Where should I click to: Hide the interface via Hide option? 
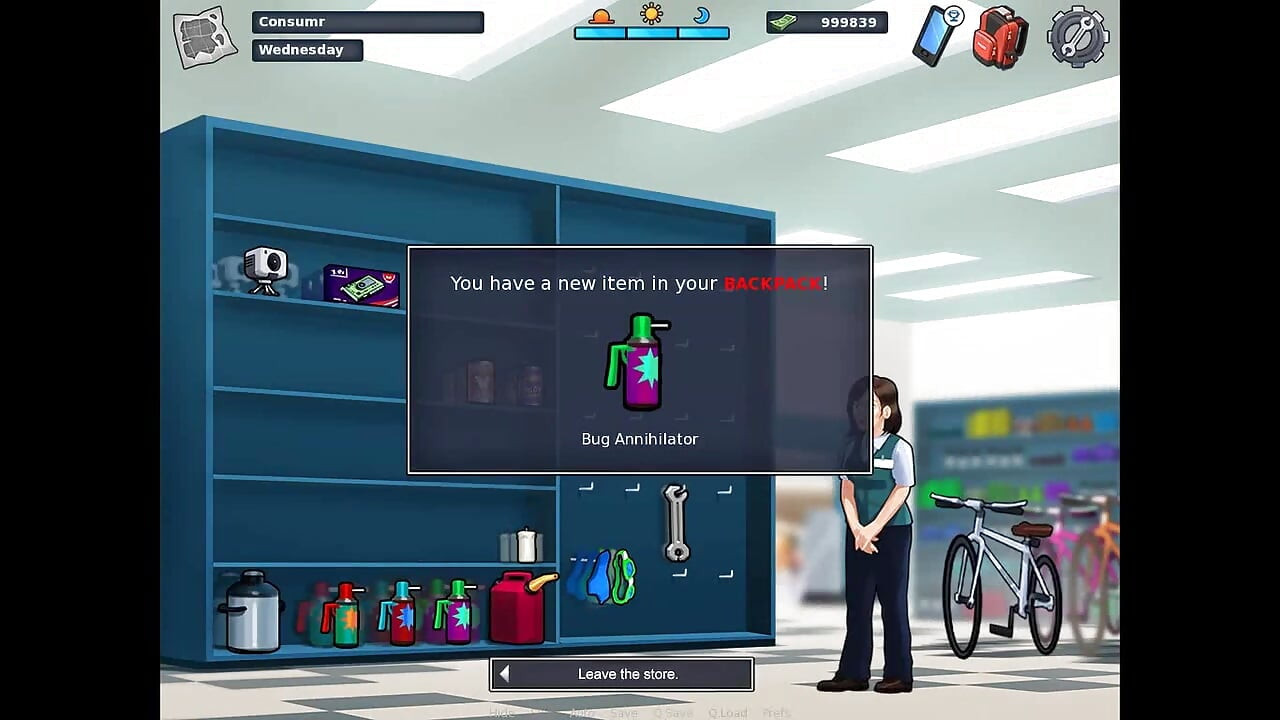502,713
